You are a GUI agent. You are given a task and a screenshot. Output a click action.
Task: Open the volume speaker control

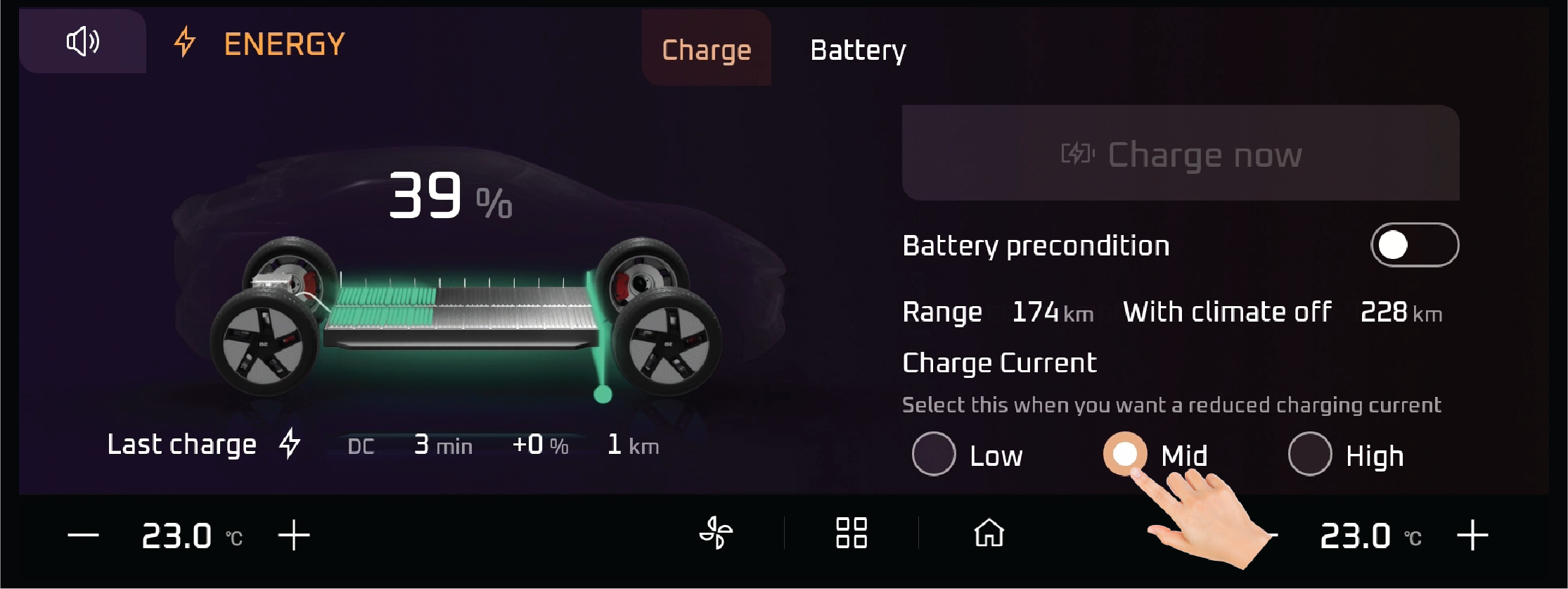(83, 42)
